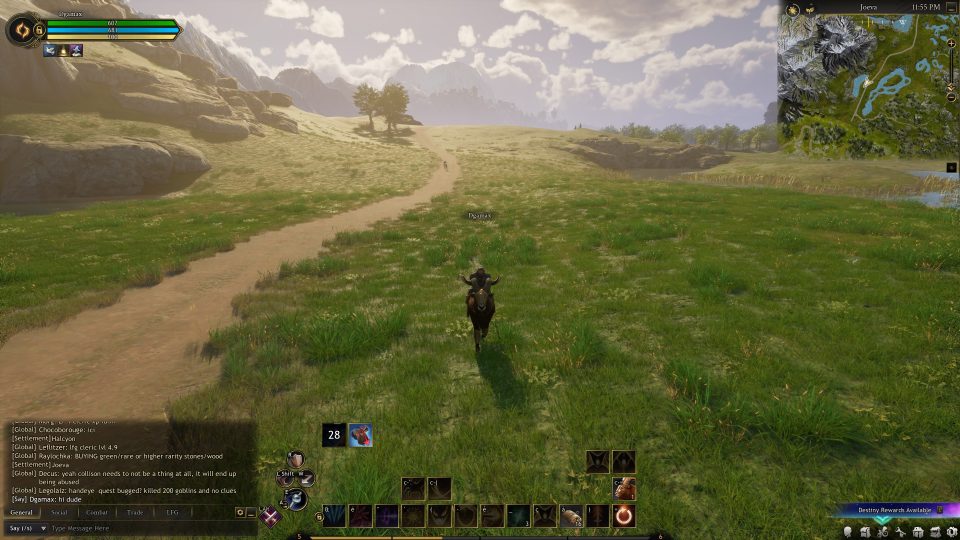The height and width of the screenshot is (540, 960).
Task: Activate the glowing orange ring ability
Action: [x=623, y=516]
